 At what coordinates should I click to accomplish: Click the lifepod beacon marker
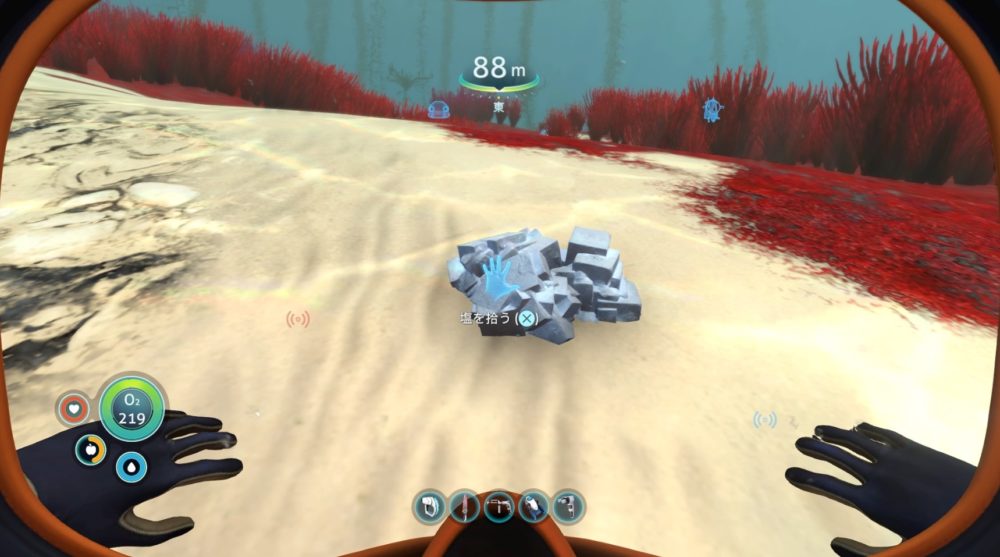tap(712, 110)
